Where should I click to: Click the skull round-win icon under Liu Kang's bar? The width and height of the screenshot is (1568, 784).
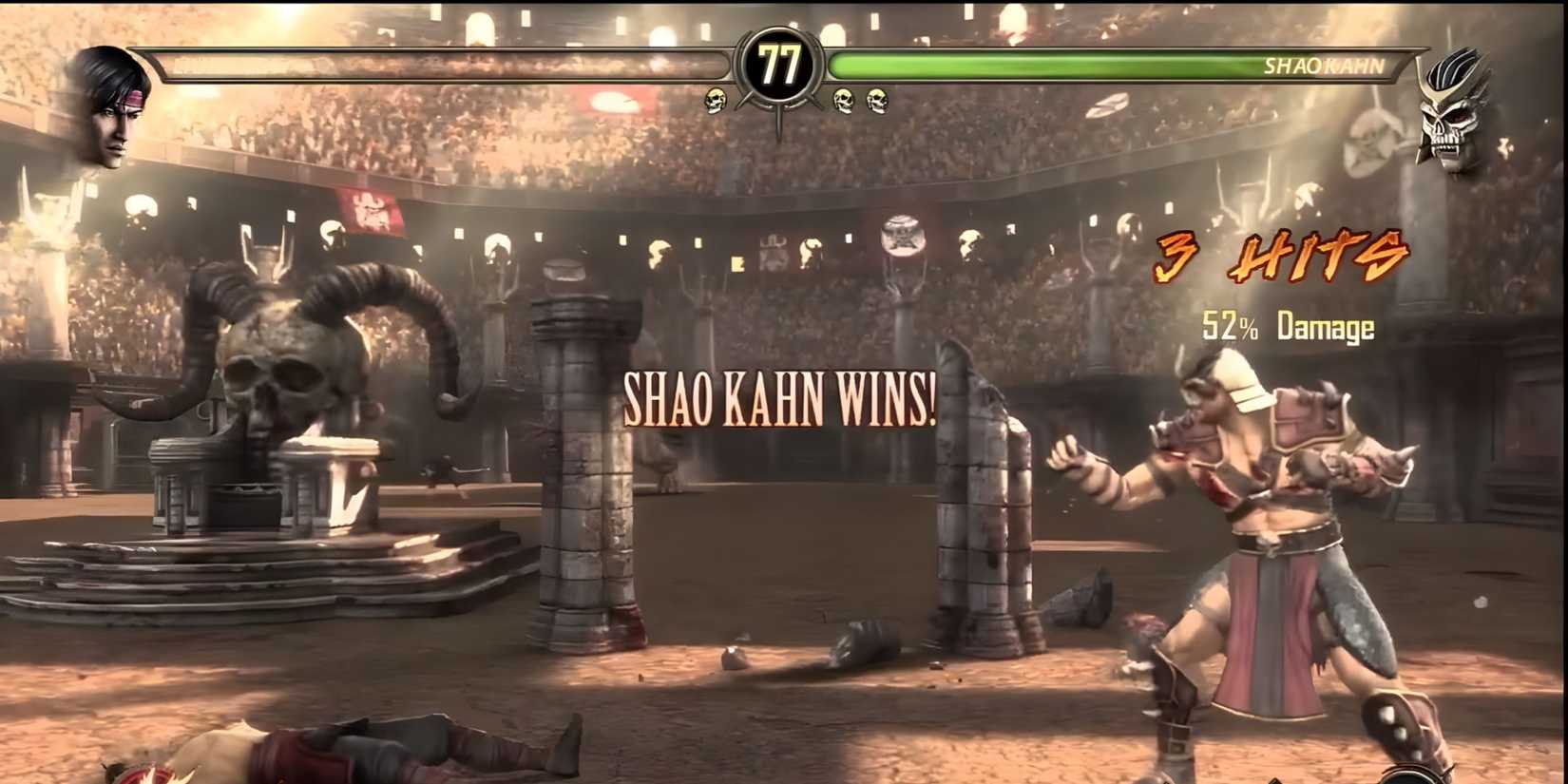pyautogui.click(x=714, y=99)
